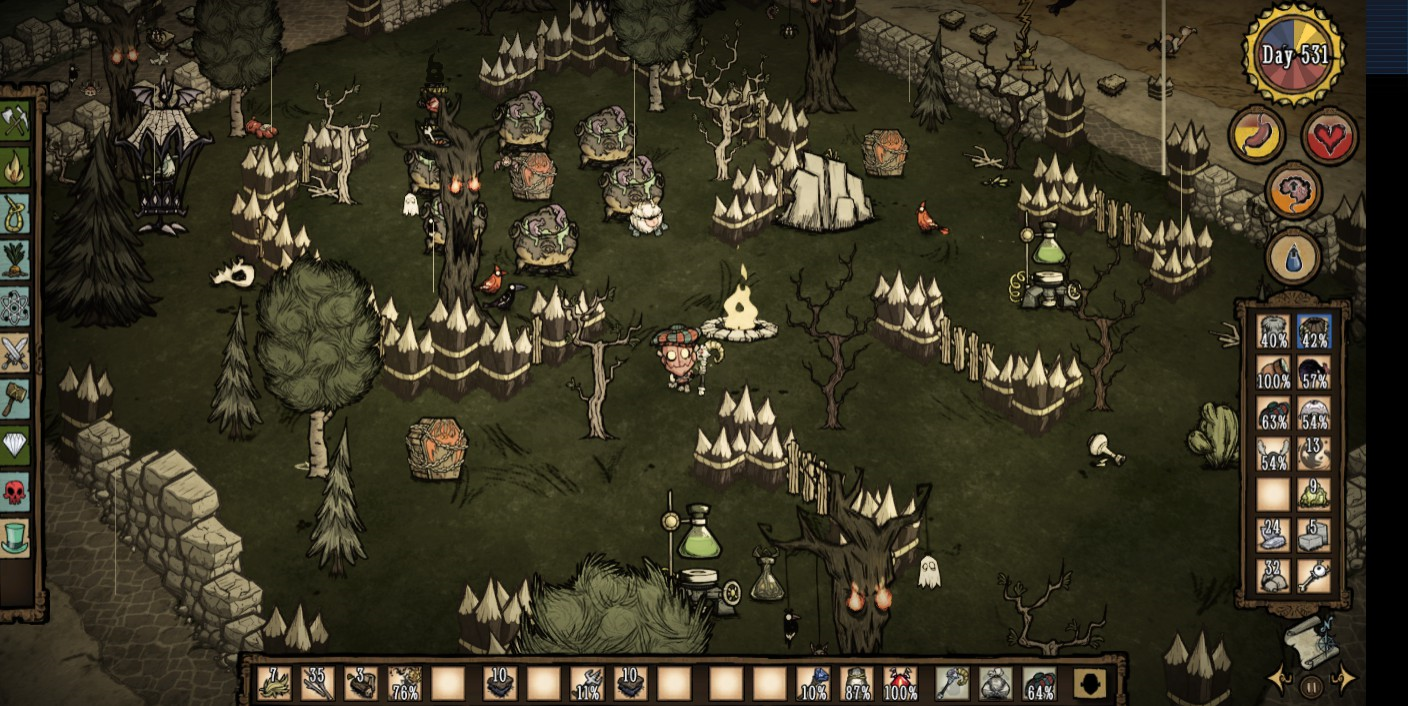This screenshot has height=706, width=1408.
Task: Open the Fire crafting tab
Action: [x=15, y=167]
